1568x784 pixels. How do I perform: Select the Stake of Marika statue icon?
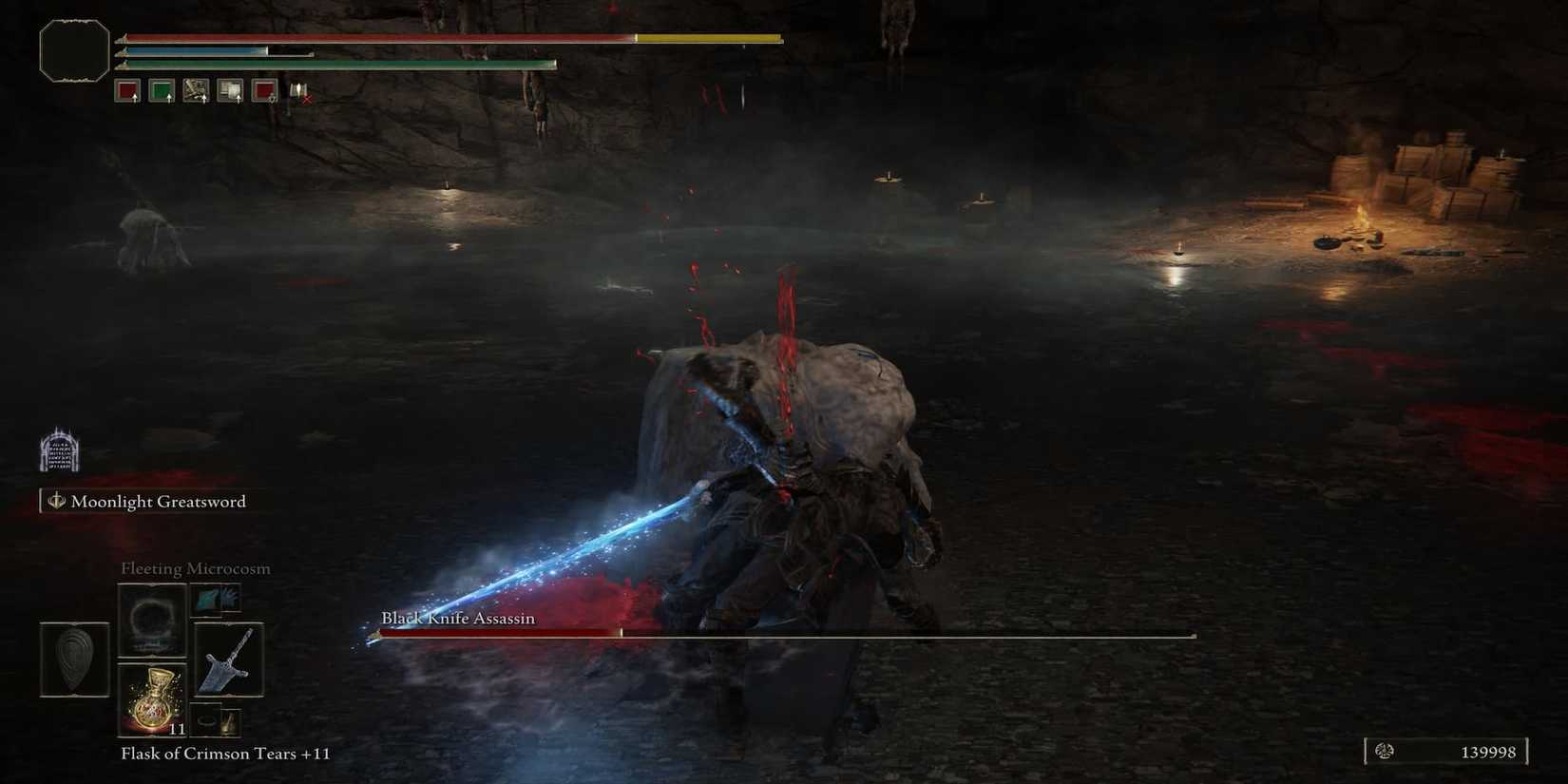[x=59, y=449]
